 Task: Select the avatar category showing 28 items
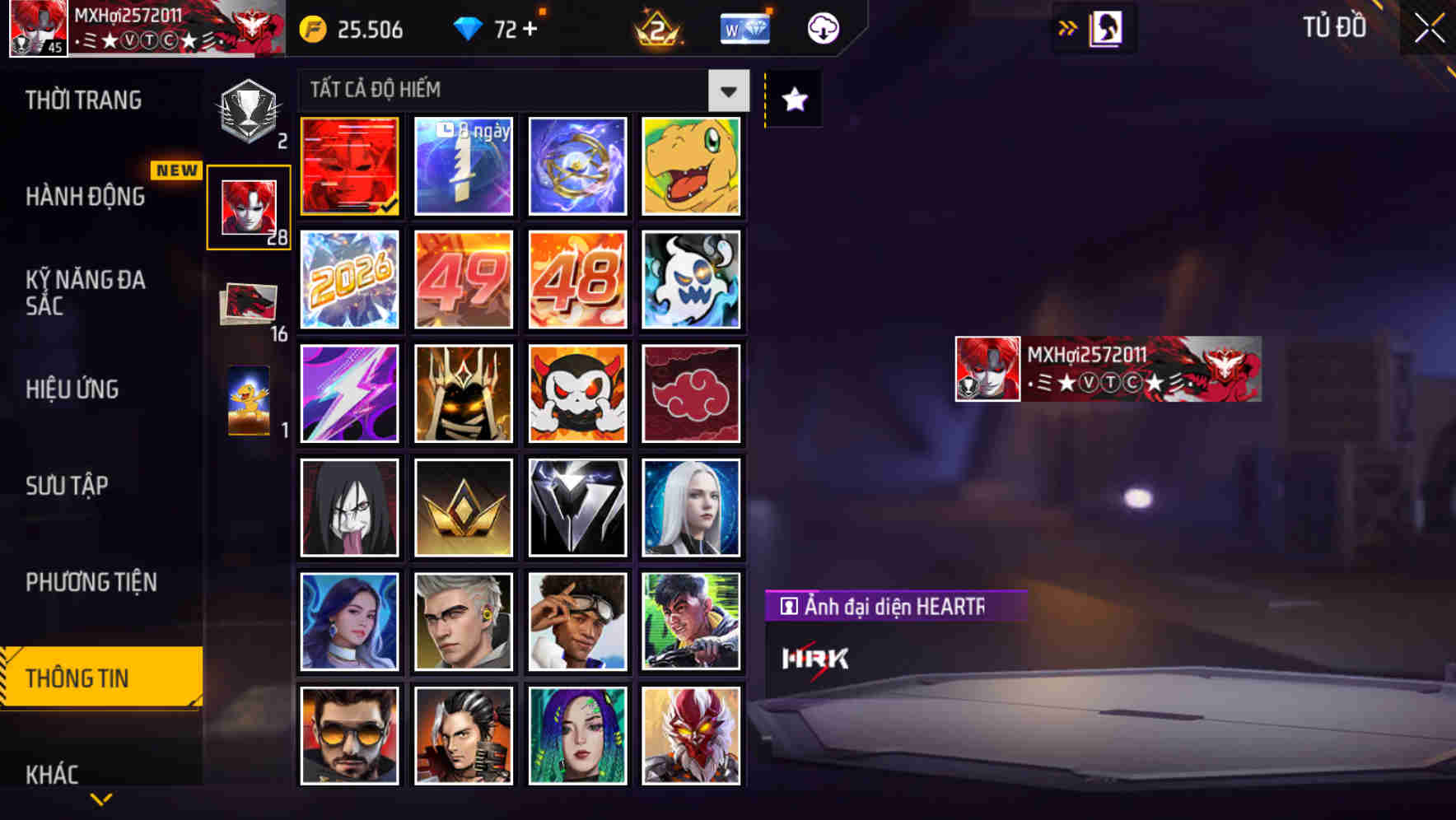pyautogui.click(x=247, y=204)
